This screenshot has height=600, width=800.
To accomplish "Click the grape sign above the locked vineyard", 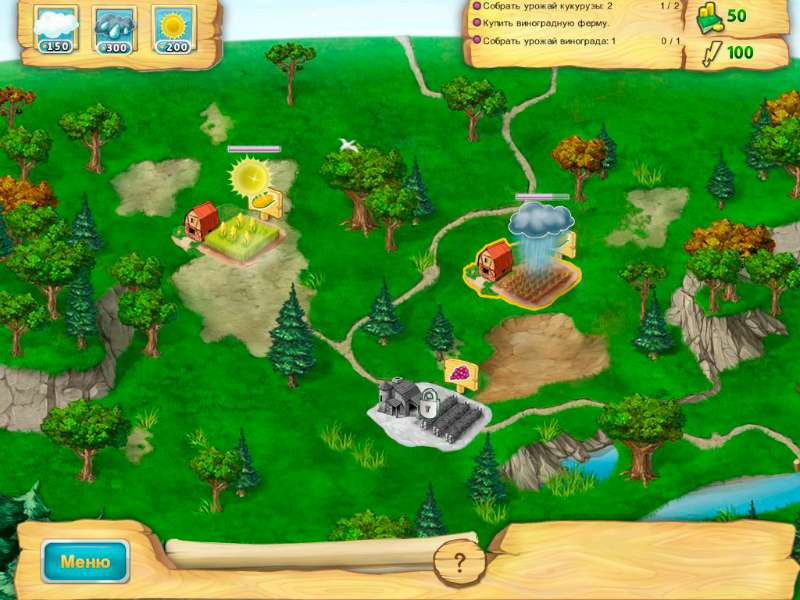I will point(459,372).
